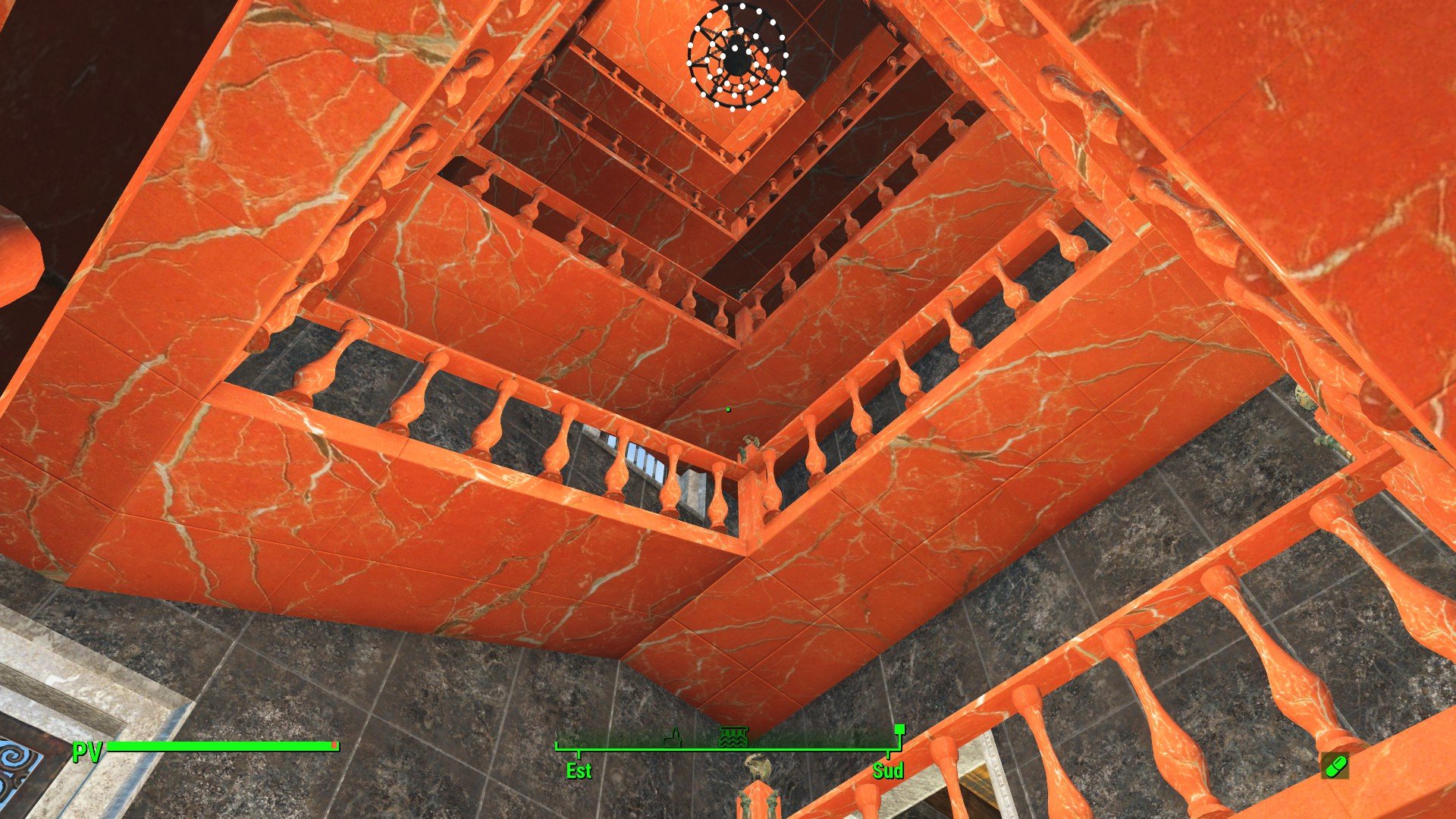
Task: Select the square quest marker on the compass
Action: [x=899, y=730]
